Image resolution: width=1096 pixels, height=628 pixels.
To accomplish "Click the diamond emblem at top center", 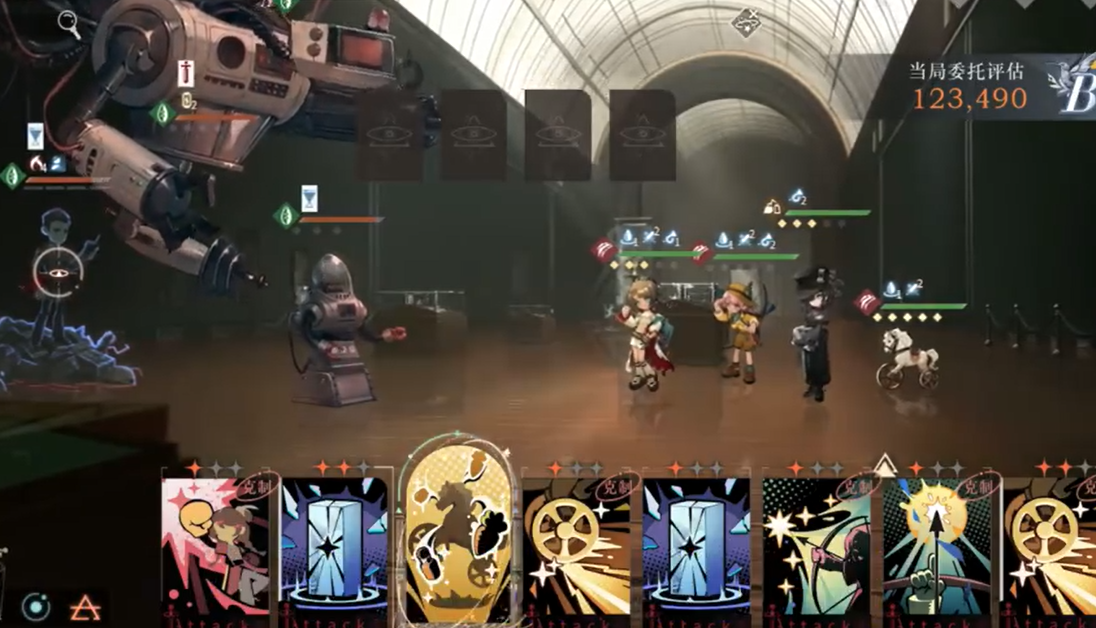I will (746, 22).
